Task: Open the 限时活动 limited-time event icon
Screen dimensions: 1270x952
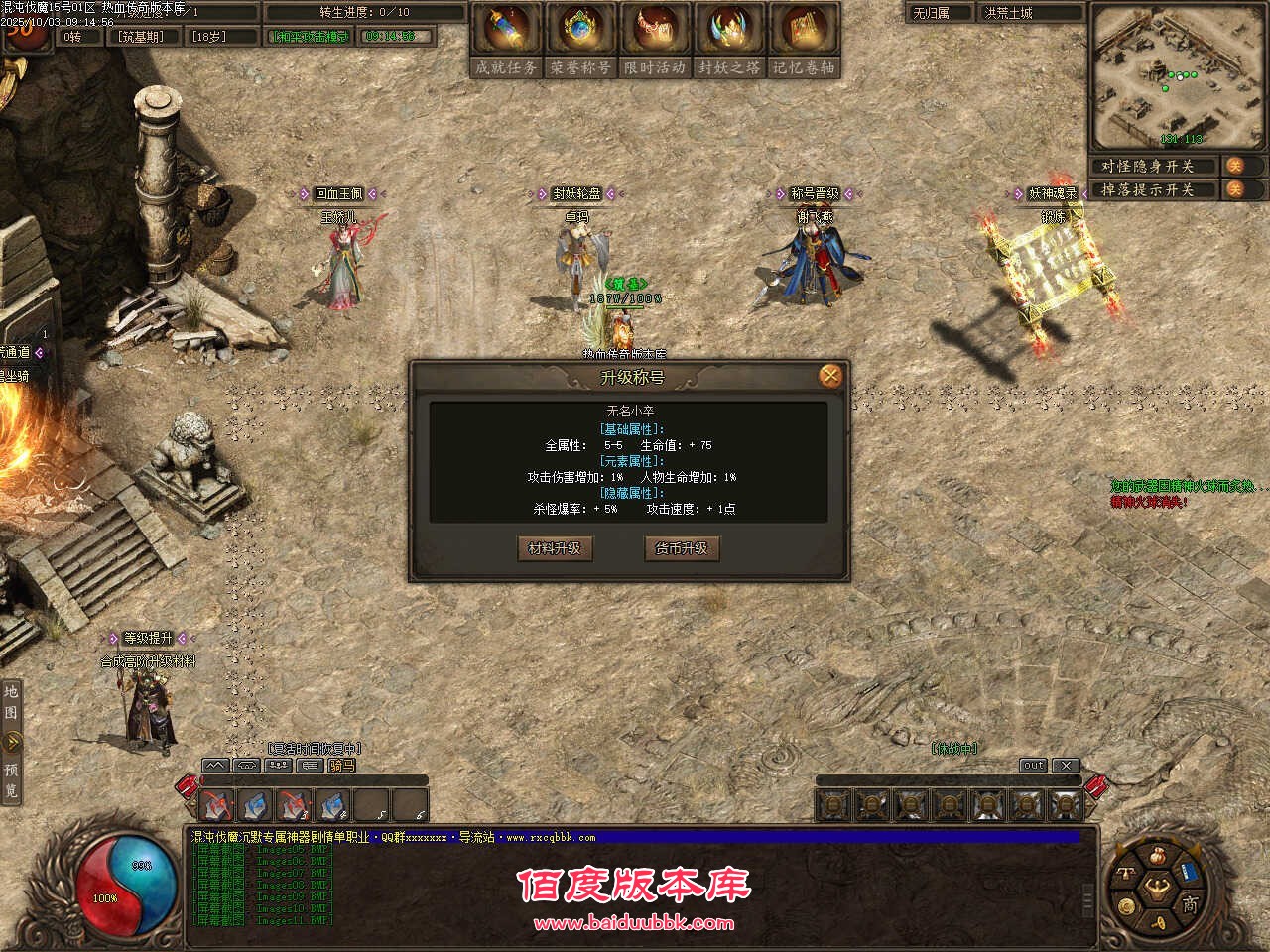Action: 655,32
